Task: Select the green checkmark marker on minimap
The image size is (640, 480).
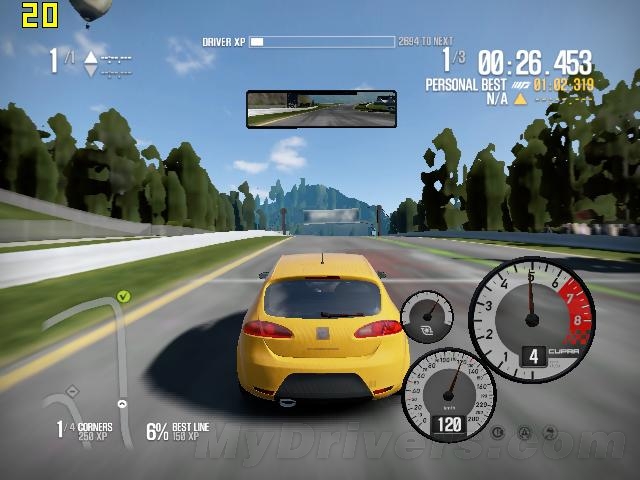Action: click(123, 296)
